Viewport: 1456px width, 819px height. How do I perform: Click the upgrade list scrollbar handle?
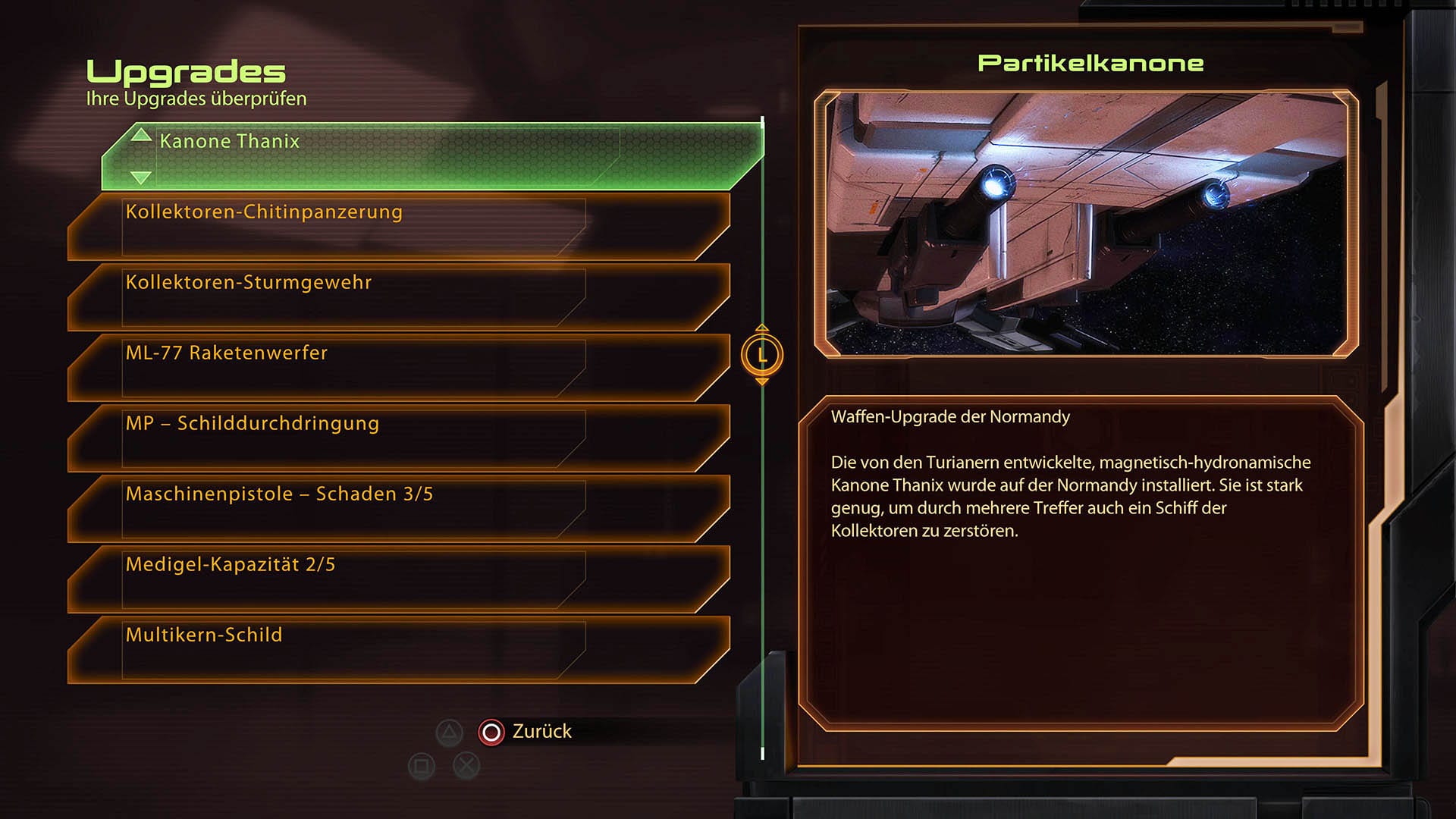click(762, 355)
